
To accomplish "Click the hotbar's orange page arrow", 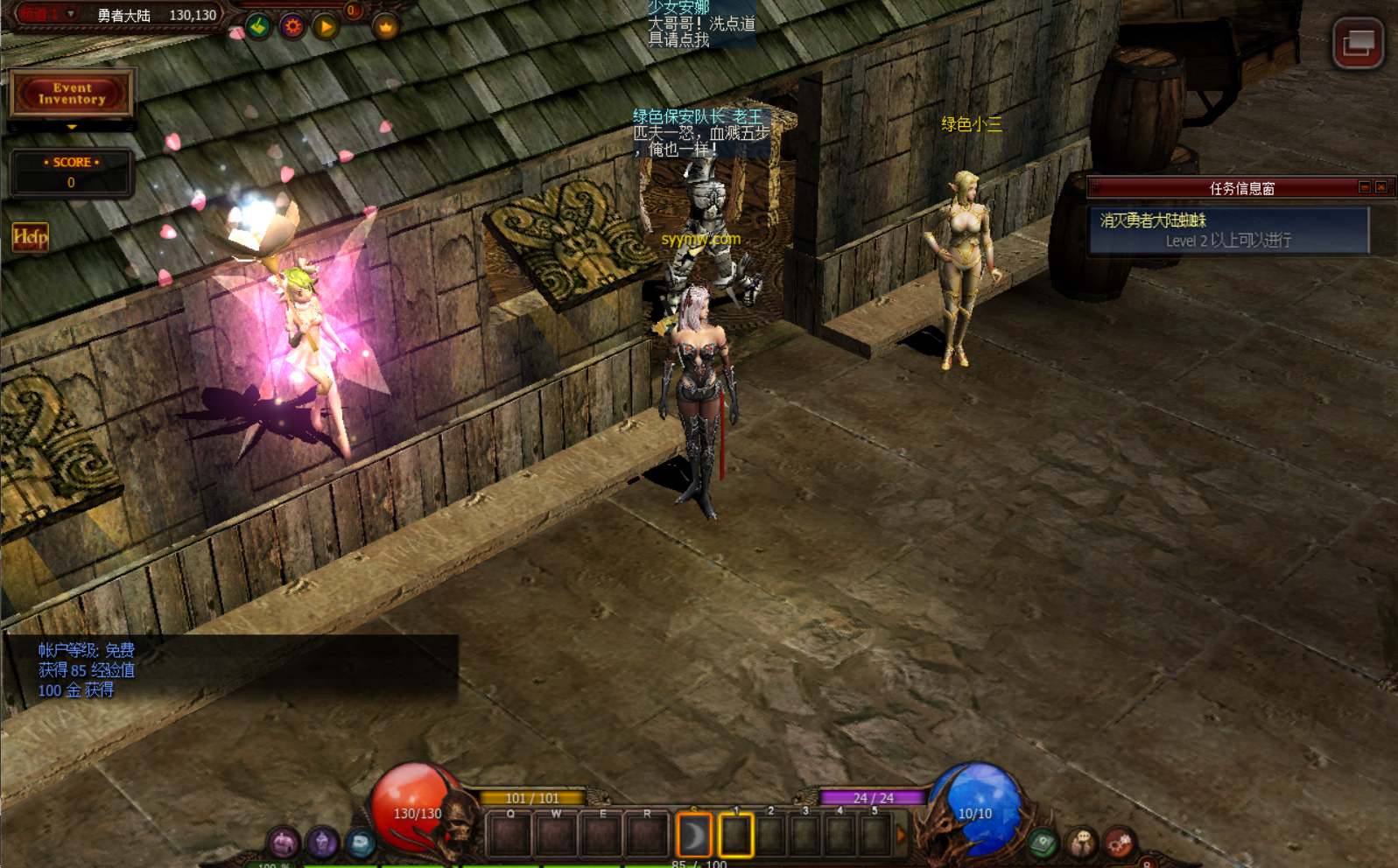I will (x=901, y=836).
